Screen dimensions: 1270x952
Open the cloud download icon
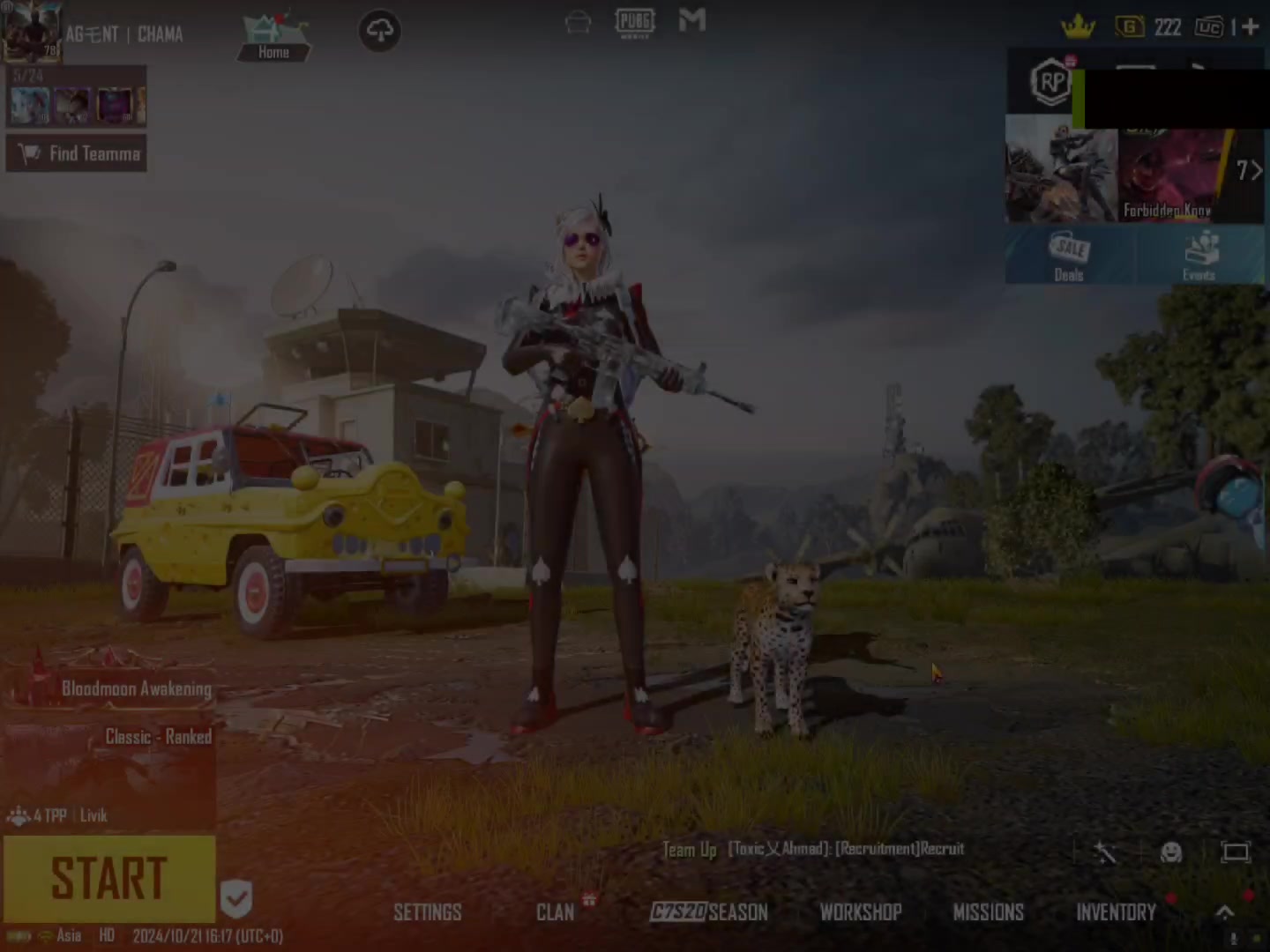click(380, 32)
